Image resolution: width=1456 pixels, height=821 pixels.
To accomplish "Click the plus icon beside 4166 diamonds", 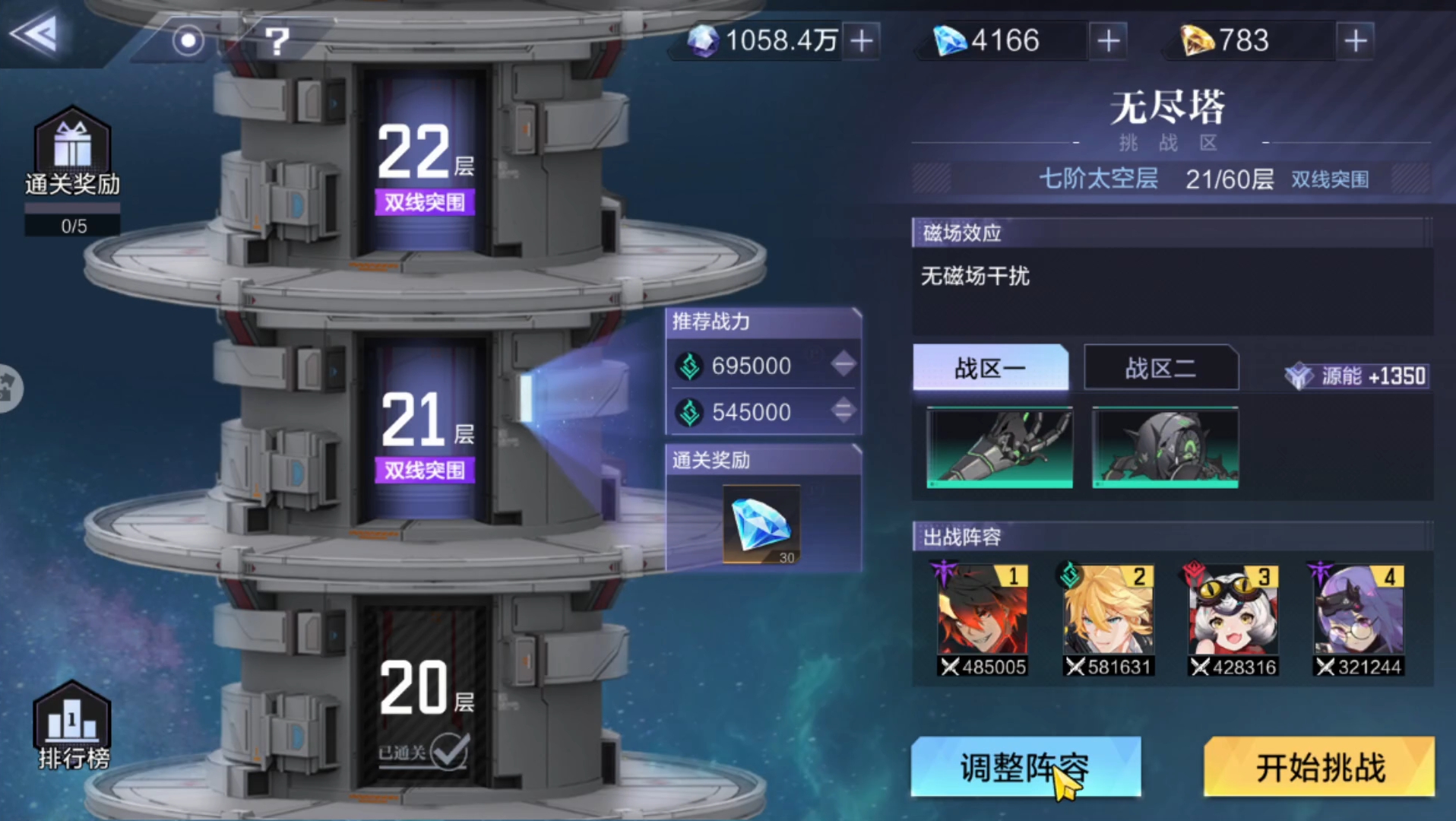I will click(1108, 41).
